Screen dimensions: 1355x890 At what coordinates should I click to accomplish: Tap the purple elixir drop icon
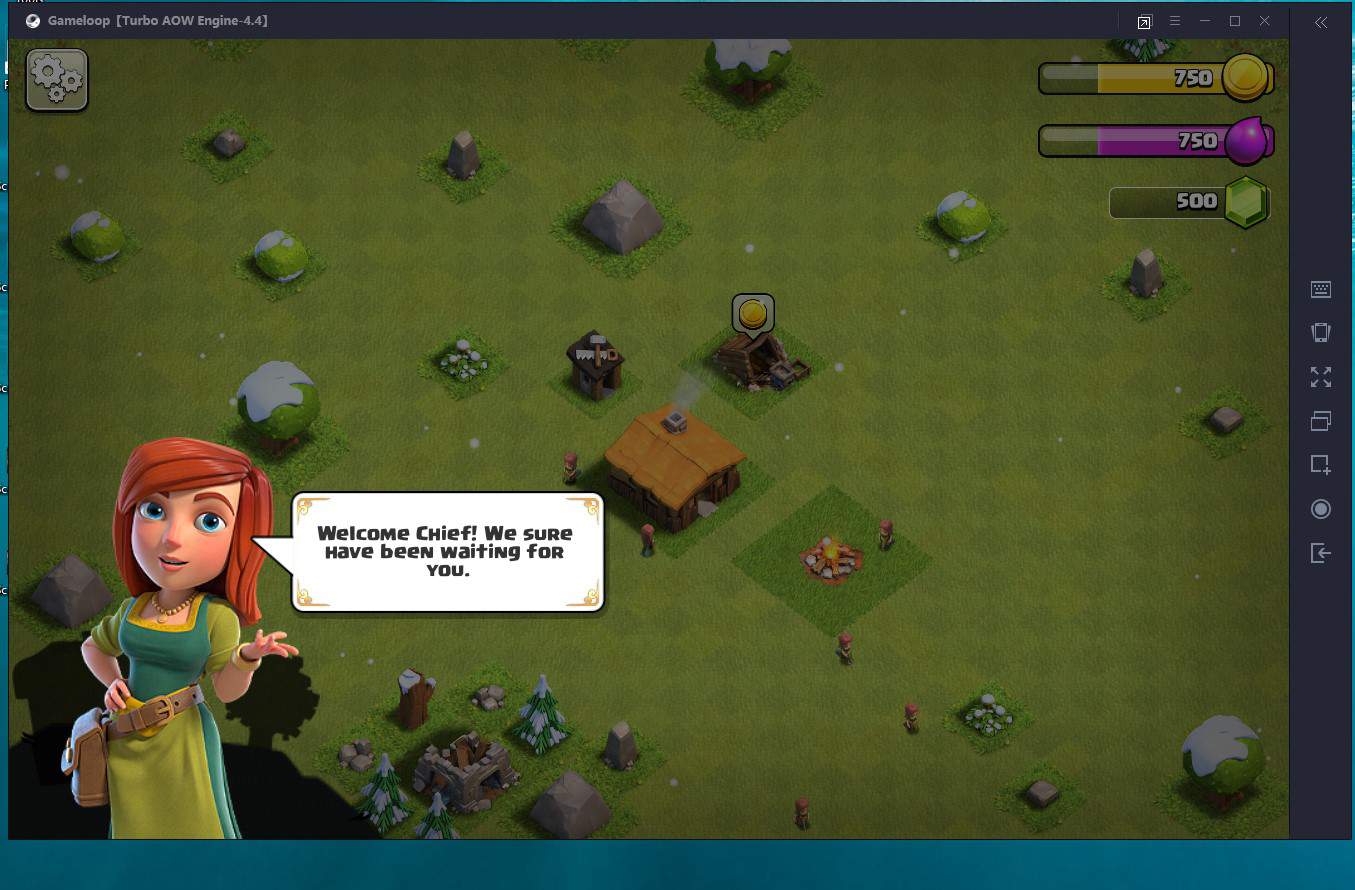[x=1247, y=141]
